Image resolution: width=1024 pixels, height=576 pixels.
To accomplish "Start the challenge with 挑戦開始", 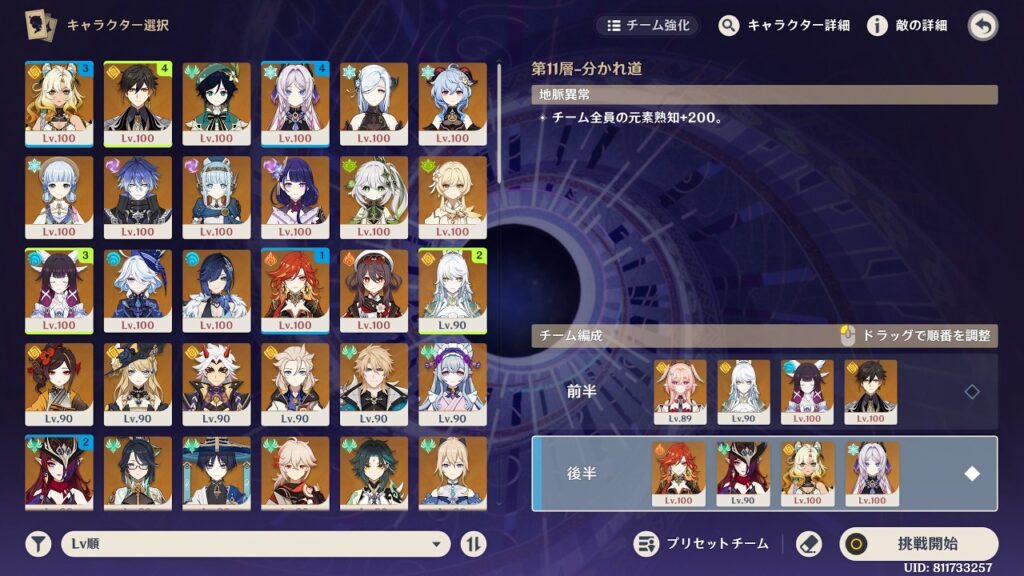I will pos(918,544).
